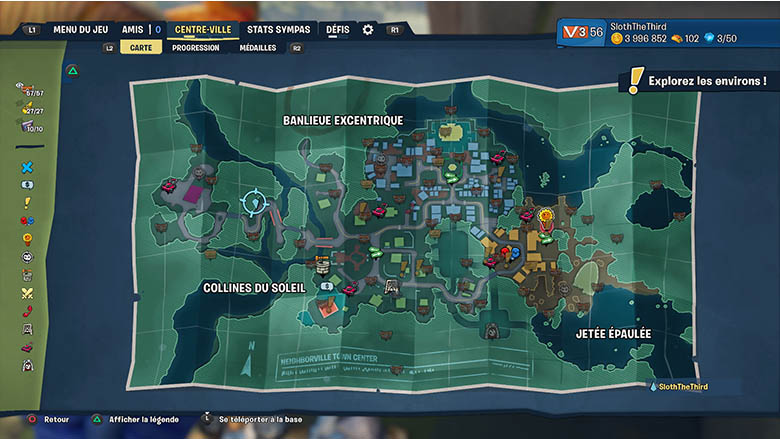
Task: Choose the Jetée Épaulée region label
Action: [x=614, y=333]
